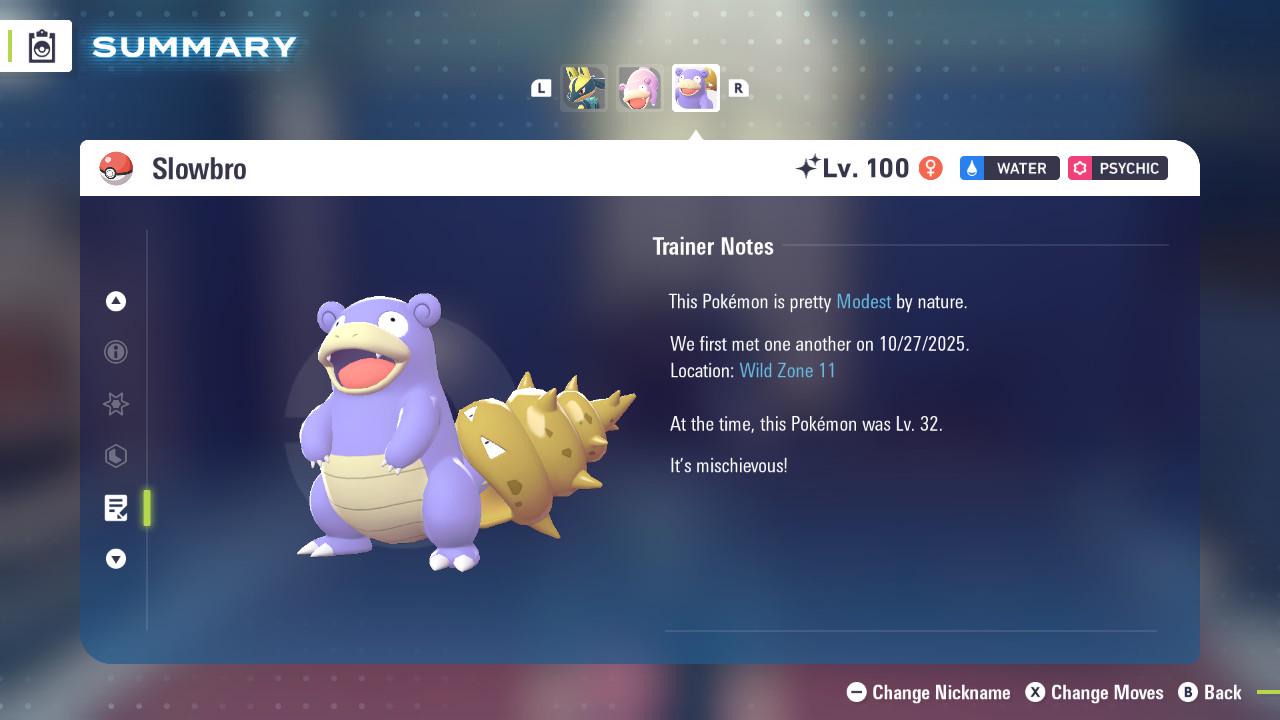
Task: Switch to the Lucario summary thumbnail
Action: (x=584, y=88)
